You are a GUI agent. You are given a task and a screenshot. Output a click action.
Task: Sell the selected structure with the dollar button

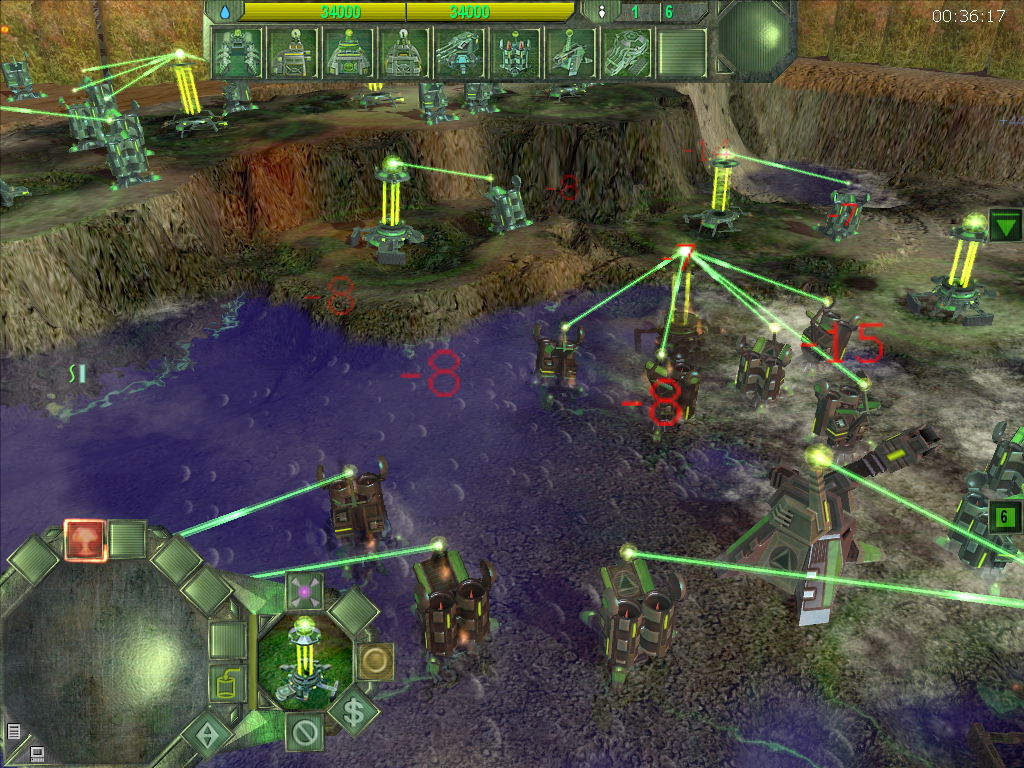[x=354, y=712]
